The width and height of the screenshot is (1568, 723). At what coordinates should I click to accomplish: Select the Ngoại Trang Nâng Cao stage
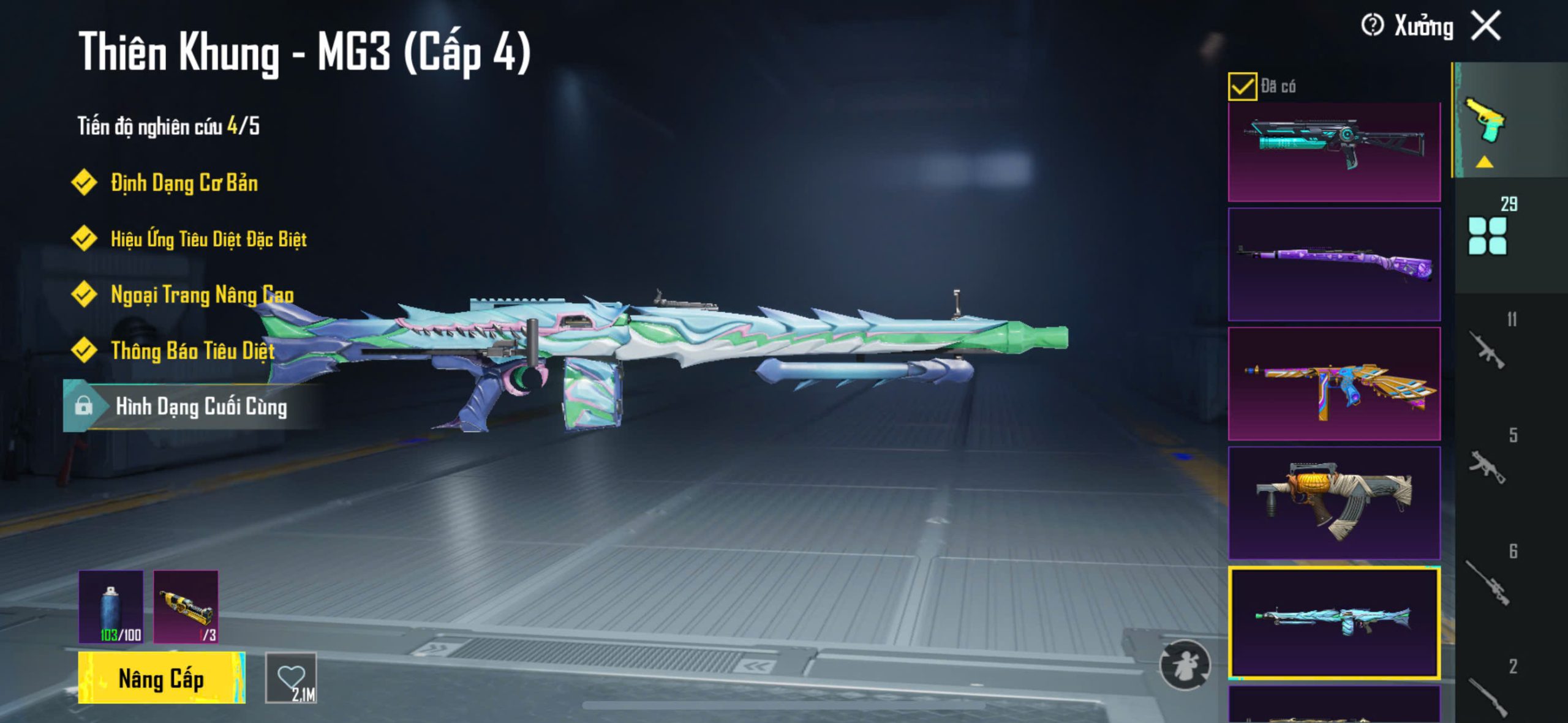pos(202,295)
